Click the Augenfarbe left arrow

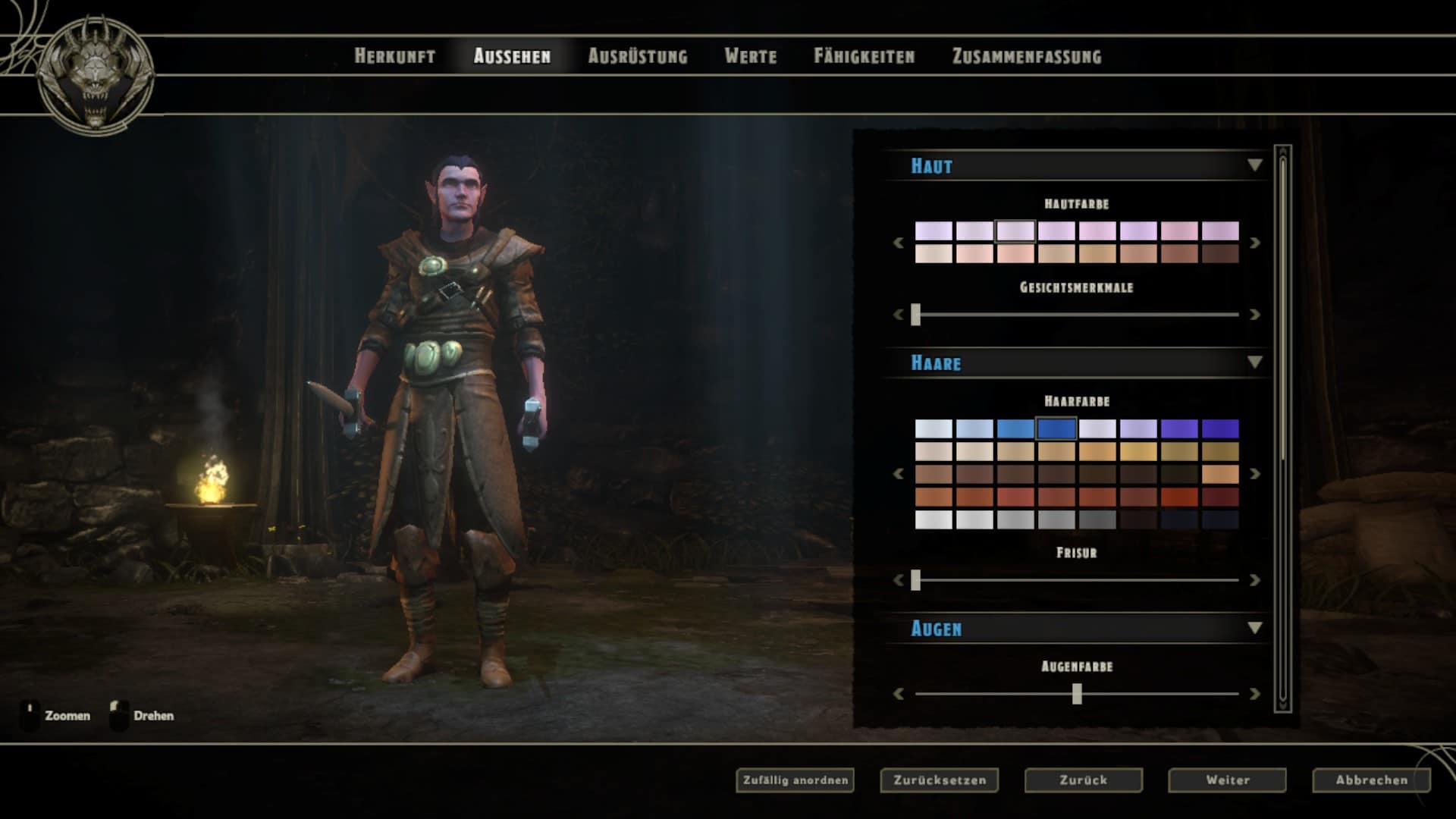click(899, 694)
